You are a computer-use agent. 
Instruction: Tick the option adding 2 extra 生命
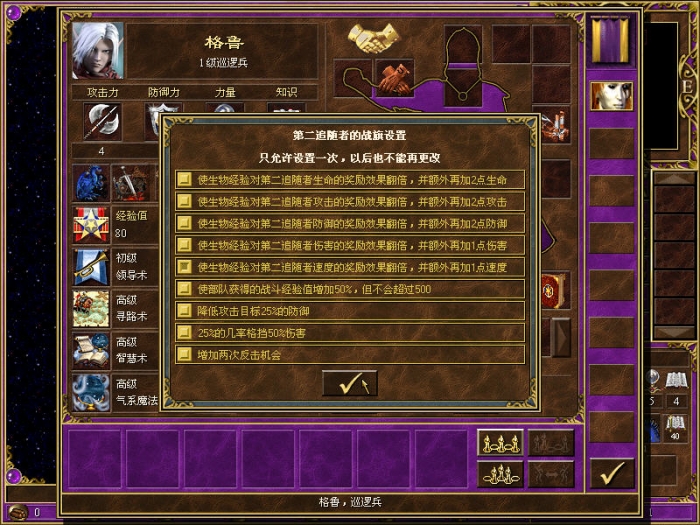[x=185, y=180]
